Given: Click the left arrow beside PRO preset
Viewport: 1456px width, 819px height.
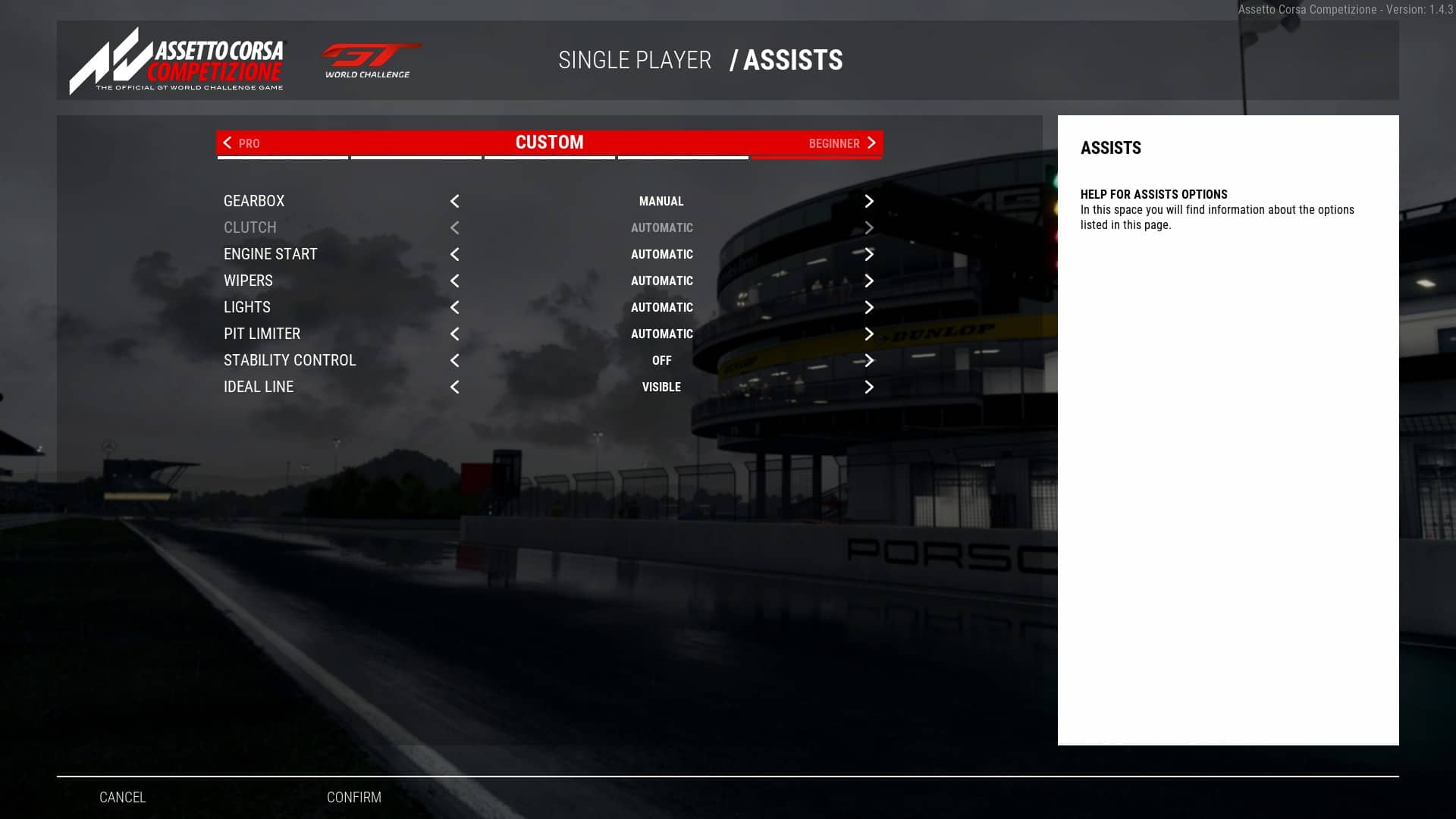Looking at the screenshot, I should click(x=226, y=143).
